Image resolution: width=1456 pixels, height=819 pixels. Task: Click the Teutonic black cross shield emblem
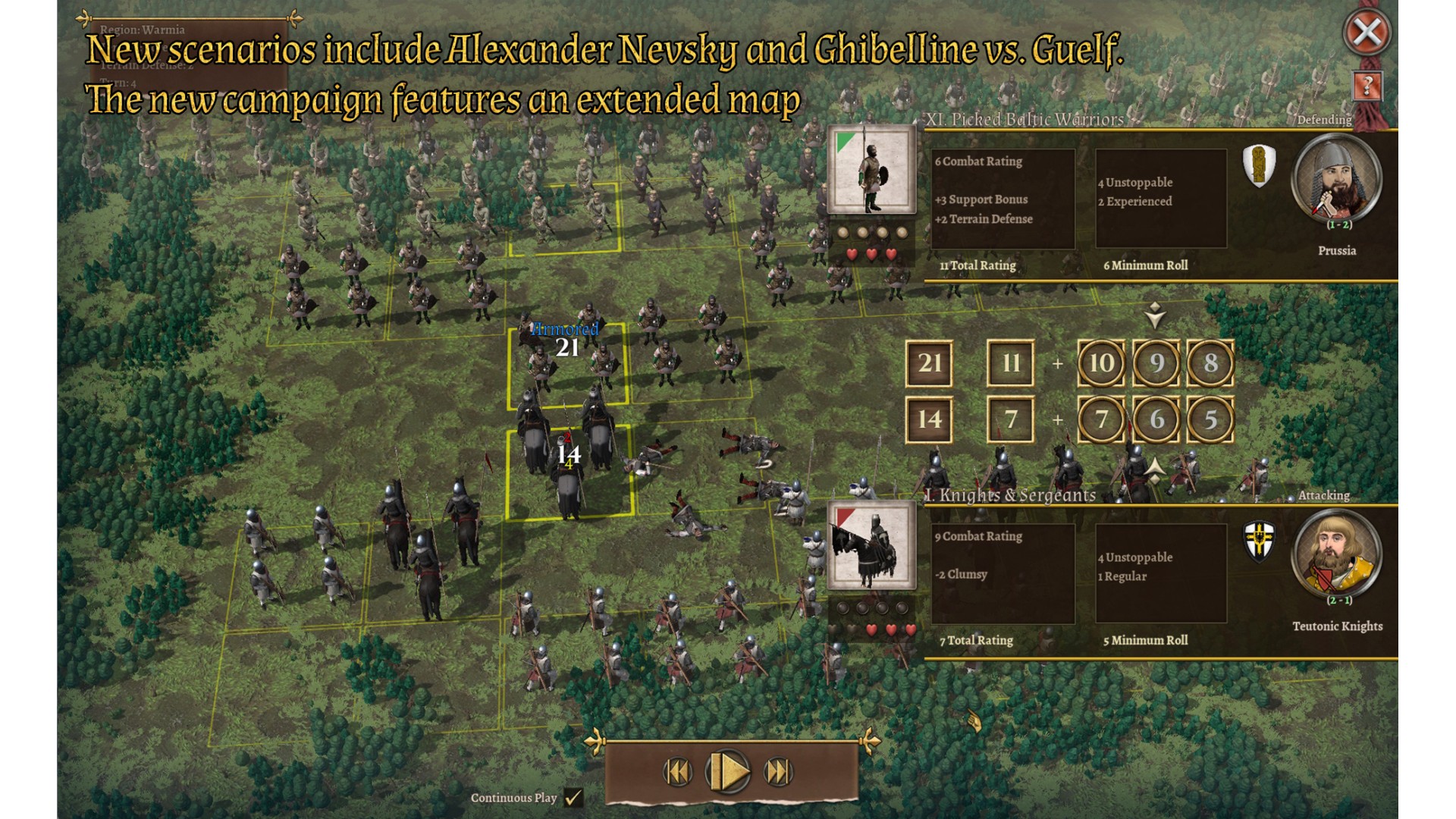tap(1260, 541)
